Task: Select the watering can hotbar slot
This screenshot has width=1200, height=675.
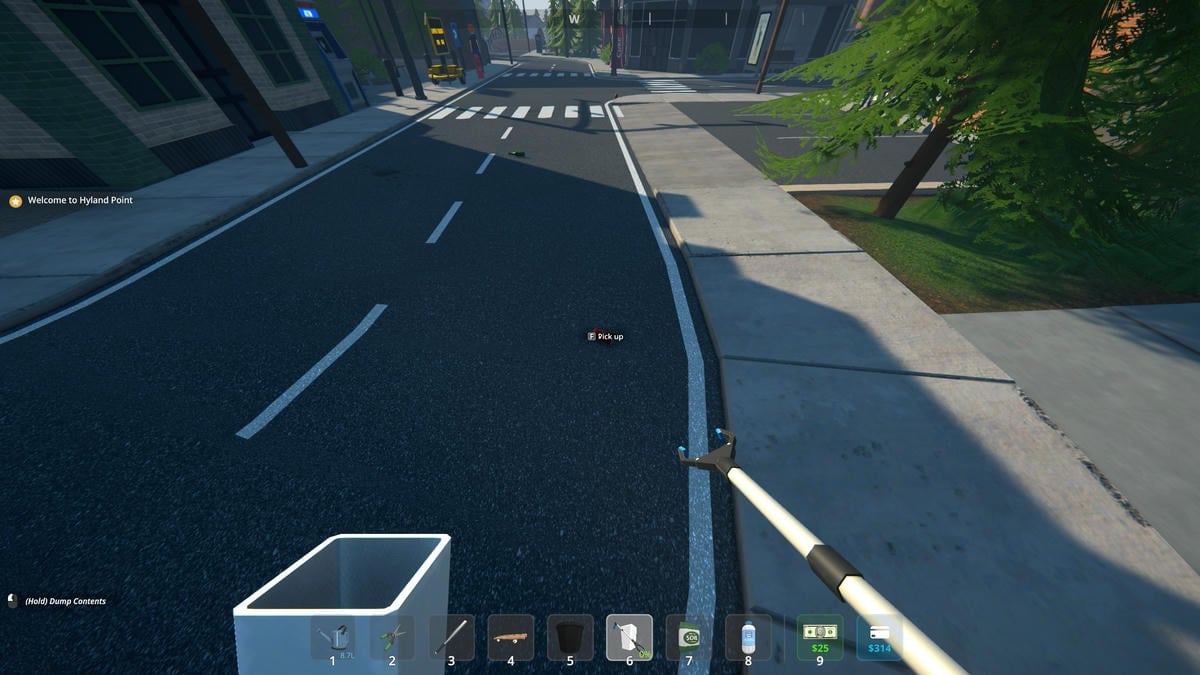Action: click(333, 637)
